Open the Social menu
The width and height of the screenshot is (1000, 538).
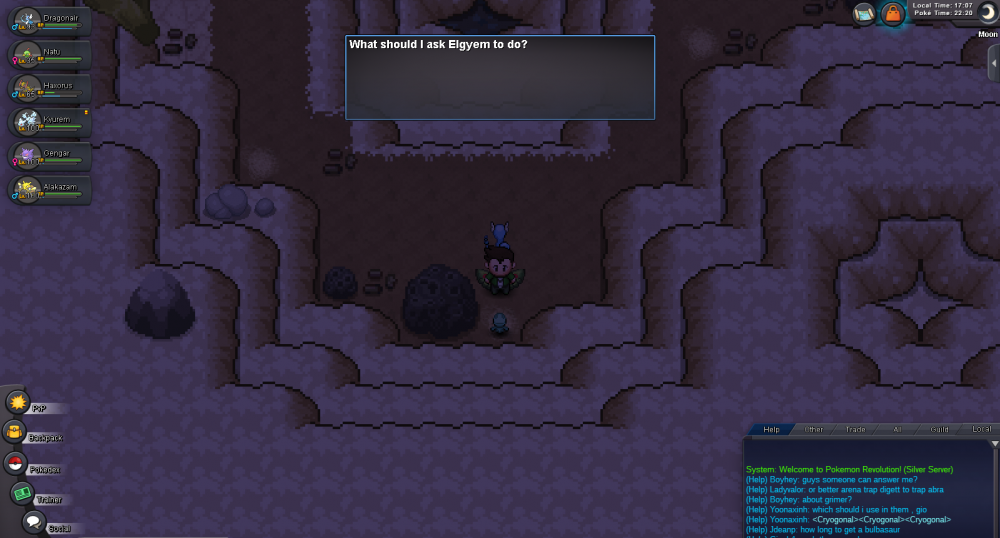(x=33, y=522)
